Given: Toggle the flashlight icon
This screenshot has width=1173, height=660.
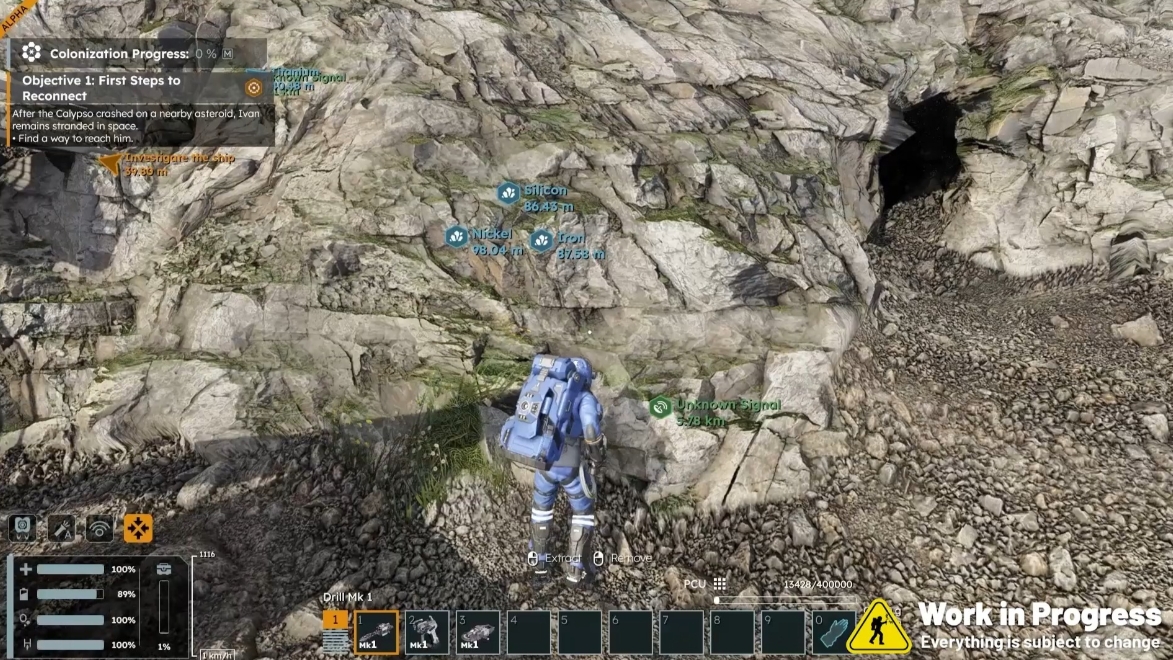Looking at the screenshot, I should [x=61, y=528].
